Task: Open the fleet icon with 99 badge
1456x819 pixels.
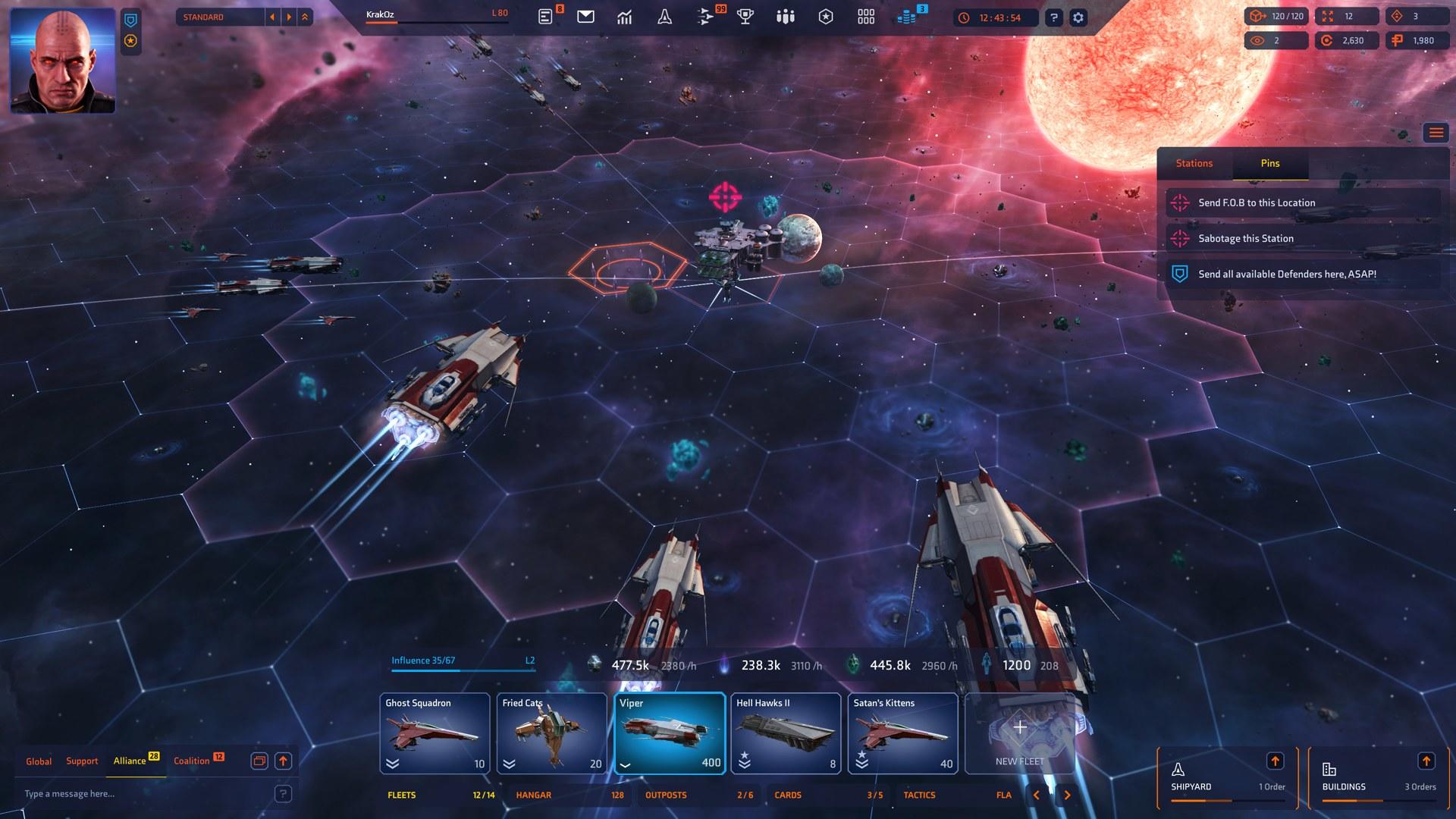Action: click(704, 16)
